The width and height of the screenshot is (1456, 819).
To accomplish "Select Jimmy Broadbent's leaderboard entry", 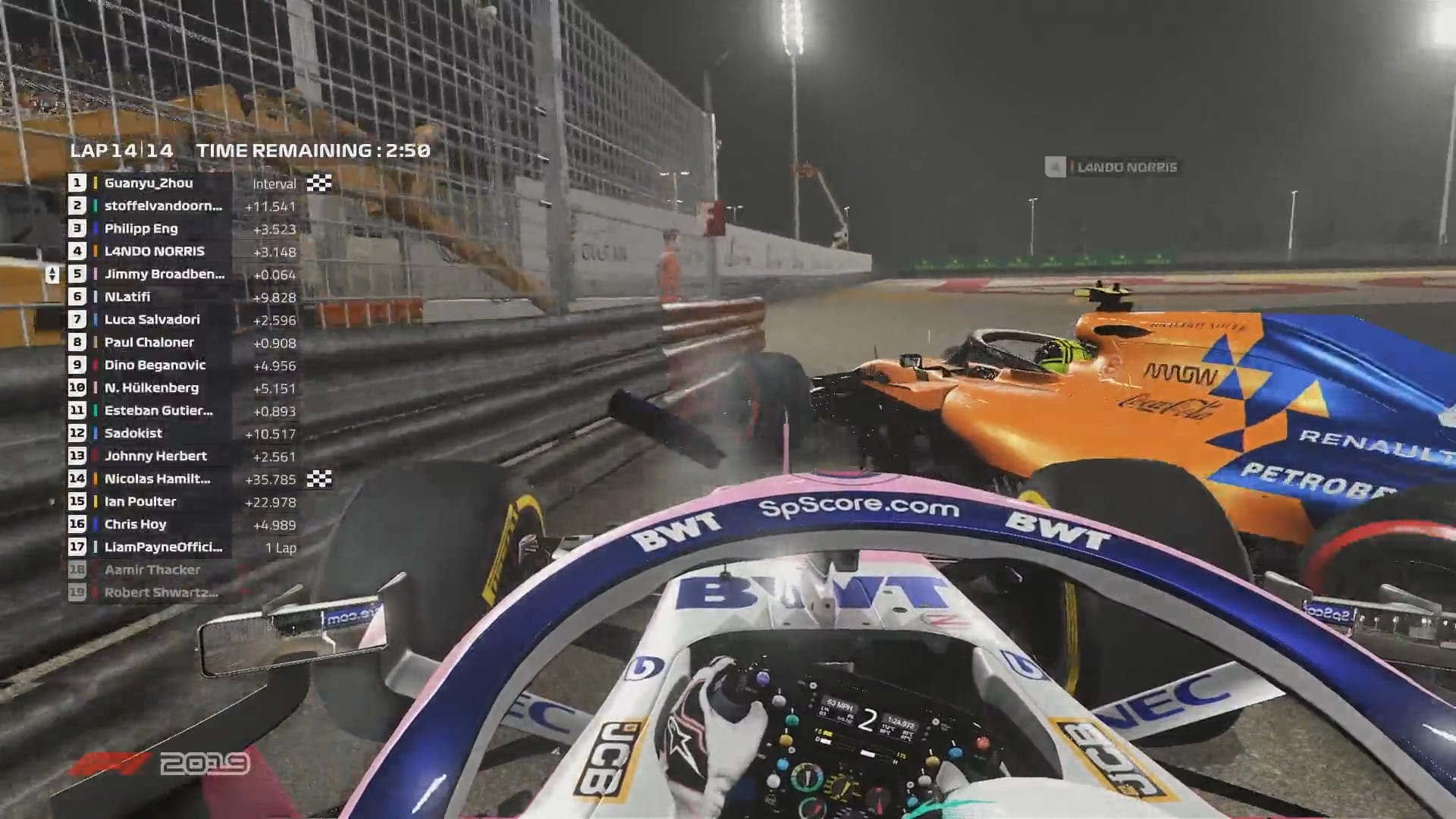I will tap(165, 274).
